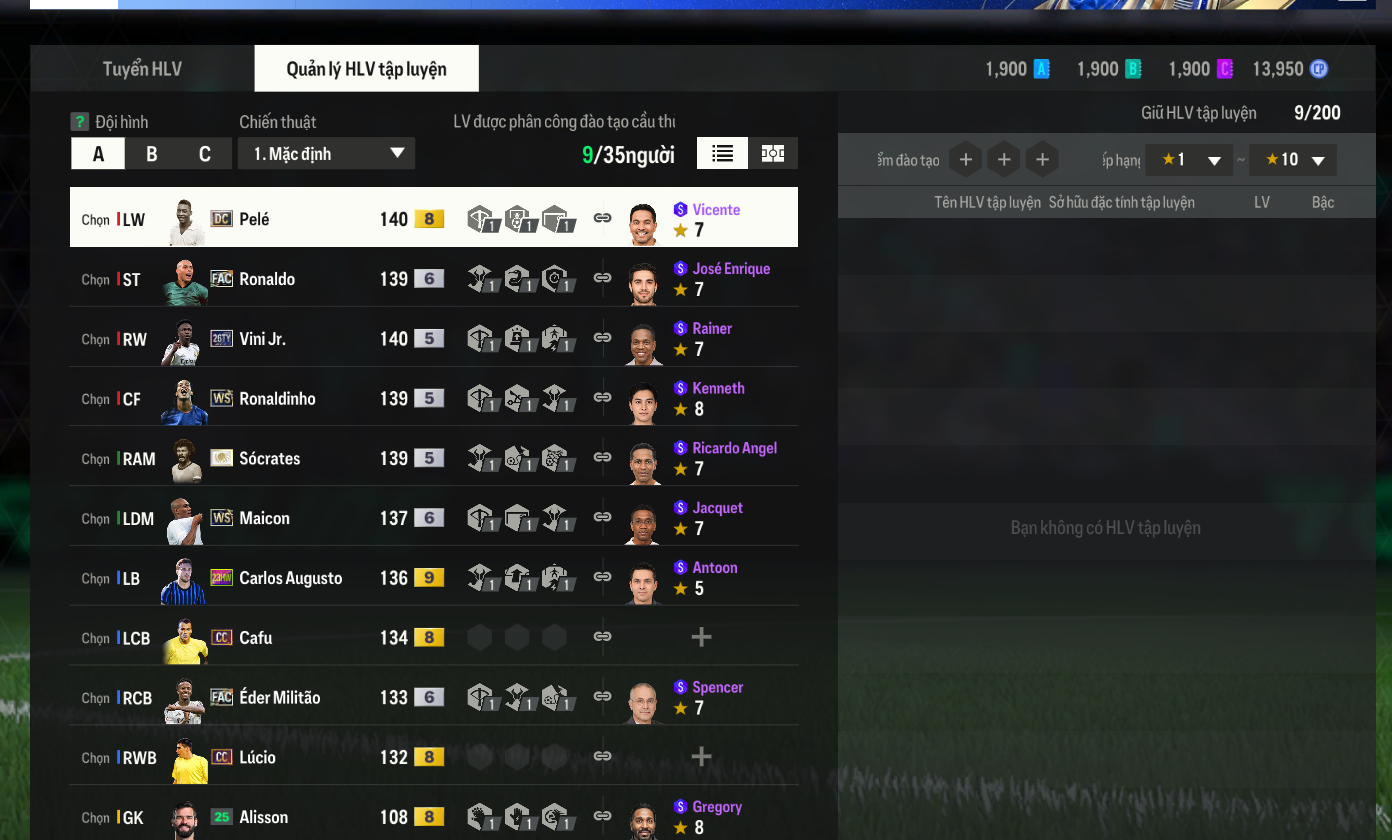This screenshot has height=840, width=1392.
Task: Open the maximum star rank dropdown
Action: (1292, 160)
